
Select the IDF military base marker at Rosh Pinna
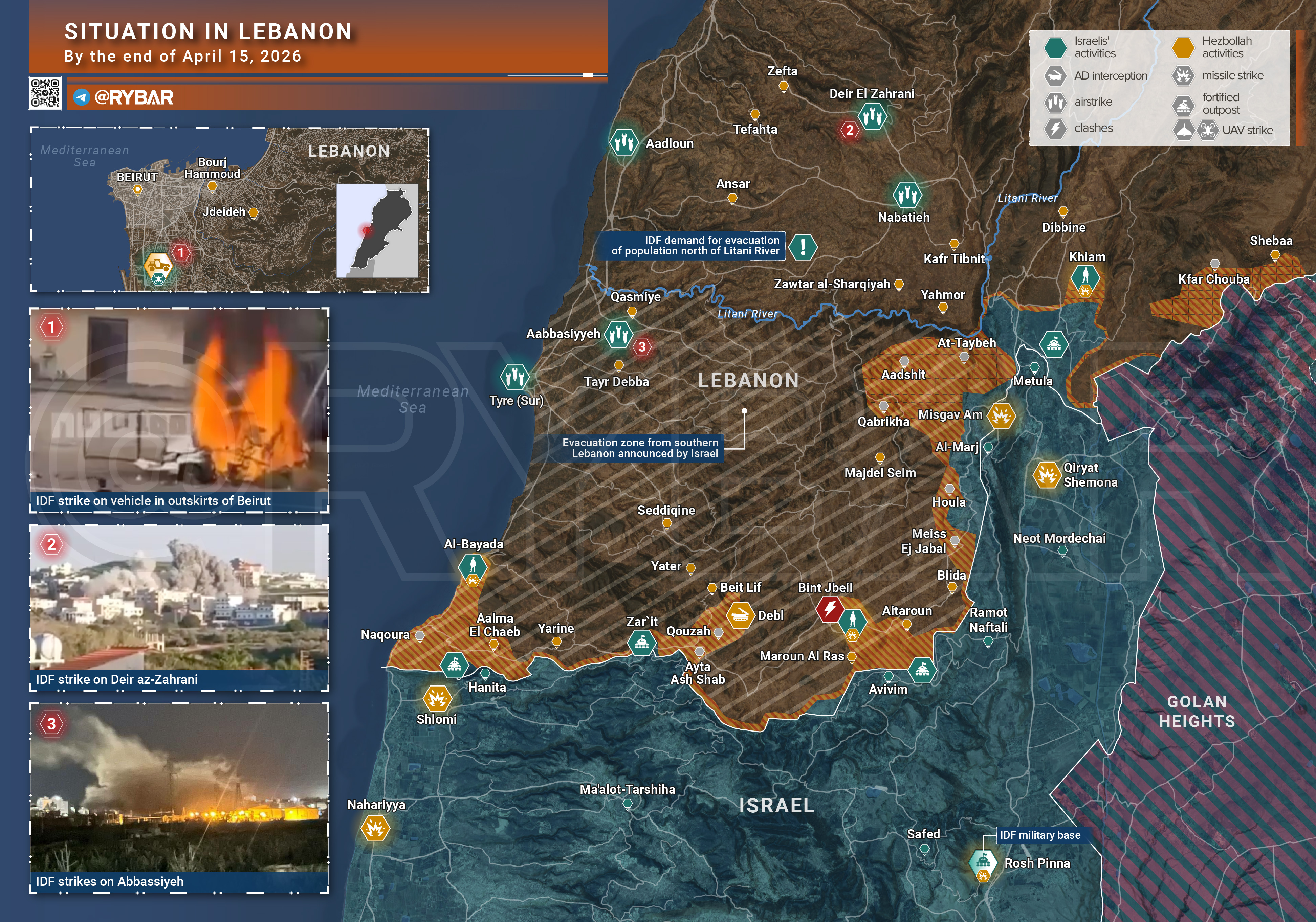(983, 861)
